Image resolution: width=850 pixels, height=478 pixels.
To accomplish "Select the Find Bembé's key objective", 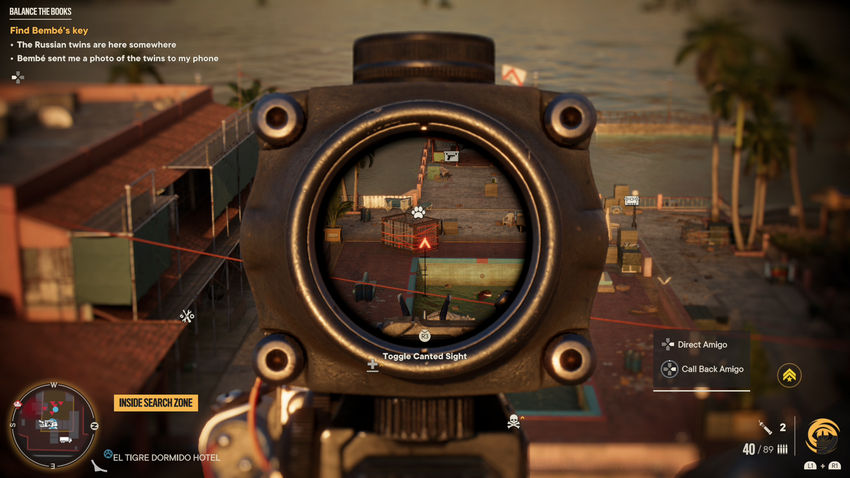I will [x=49, y=31].
